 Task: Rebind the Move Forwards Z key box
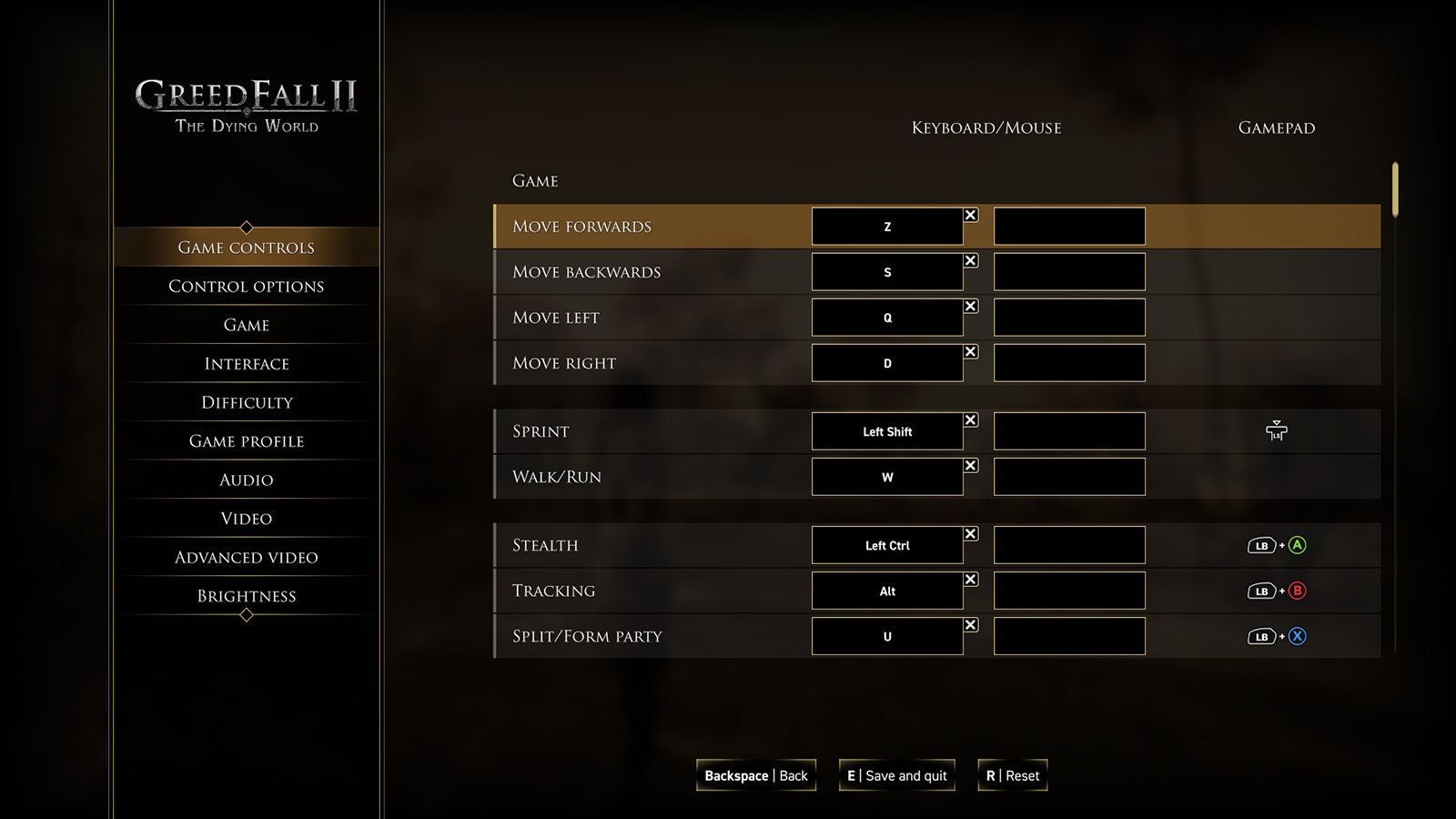coord(887,227)
